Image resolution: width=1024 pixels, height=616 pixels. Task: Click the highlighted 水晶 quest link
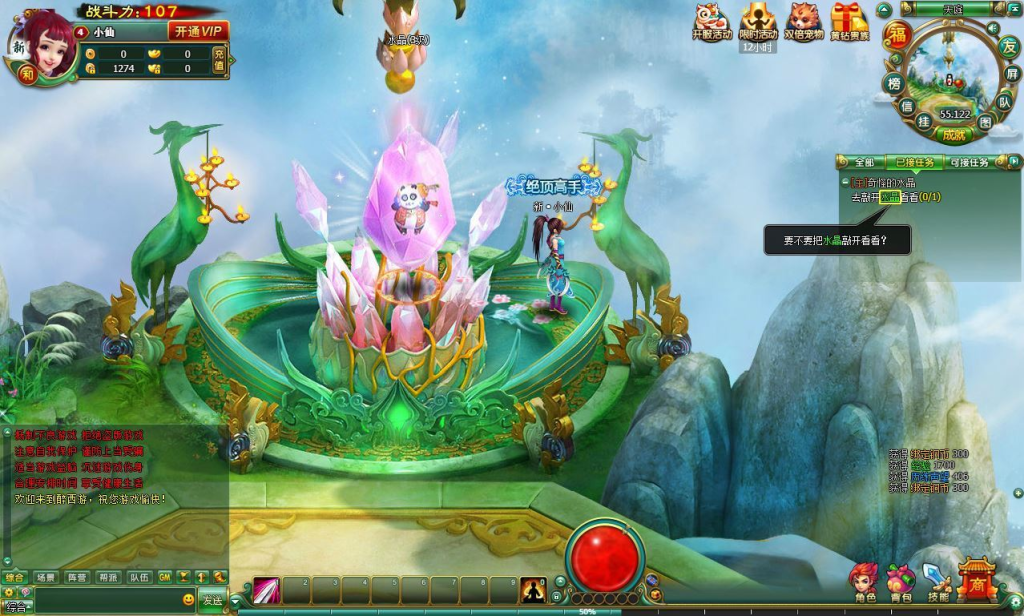[x=890, y=198]
